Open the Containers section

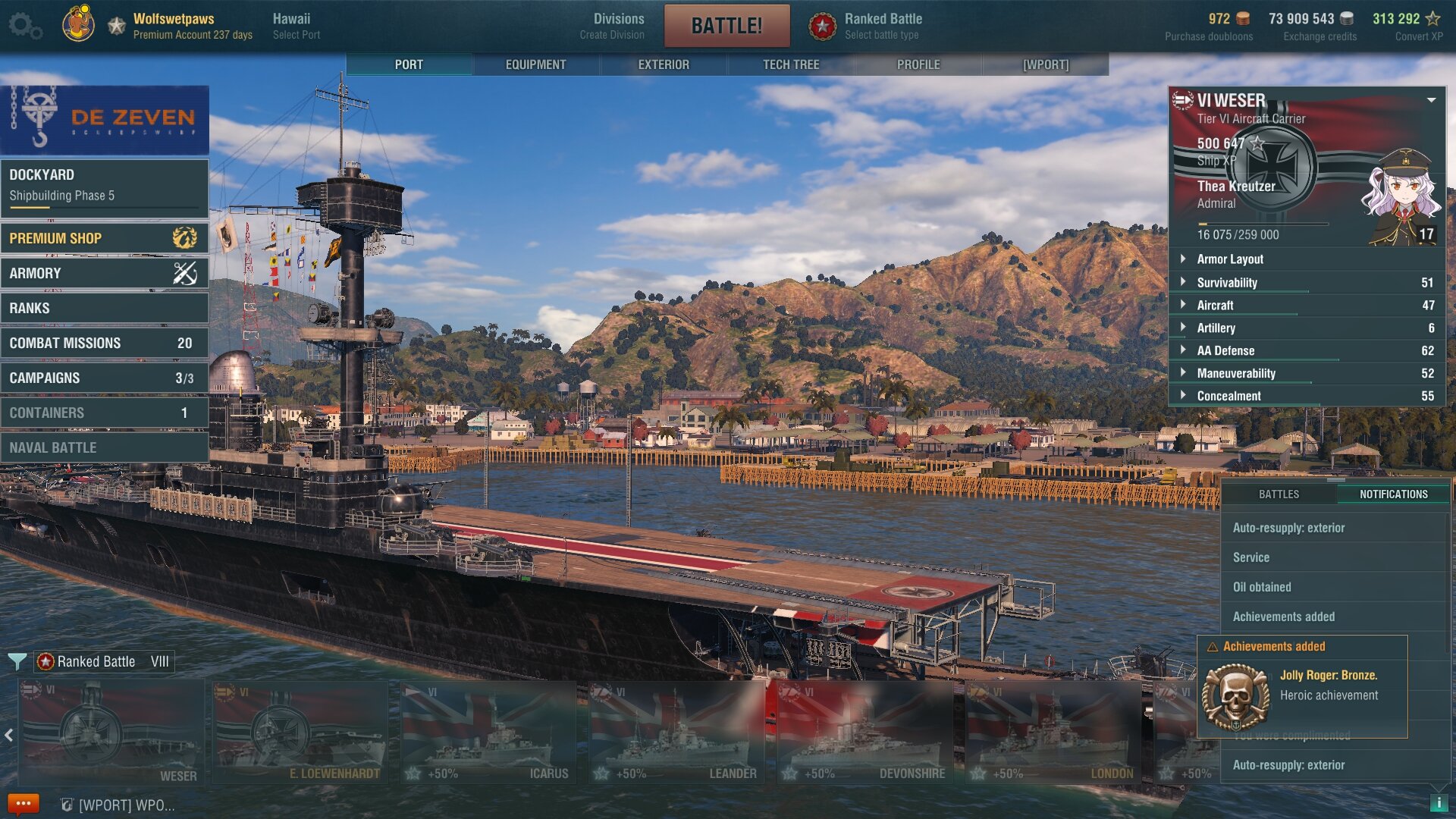105,413
